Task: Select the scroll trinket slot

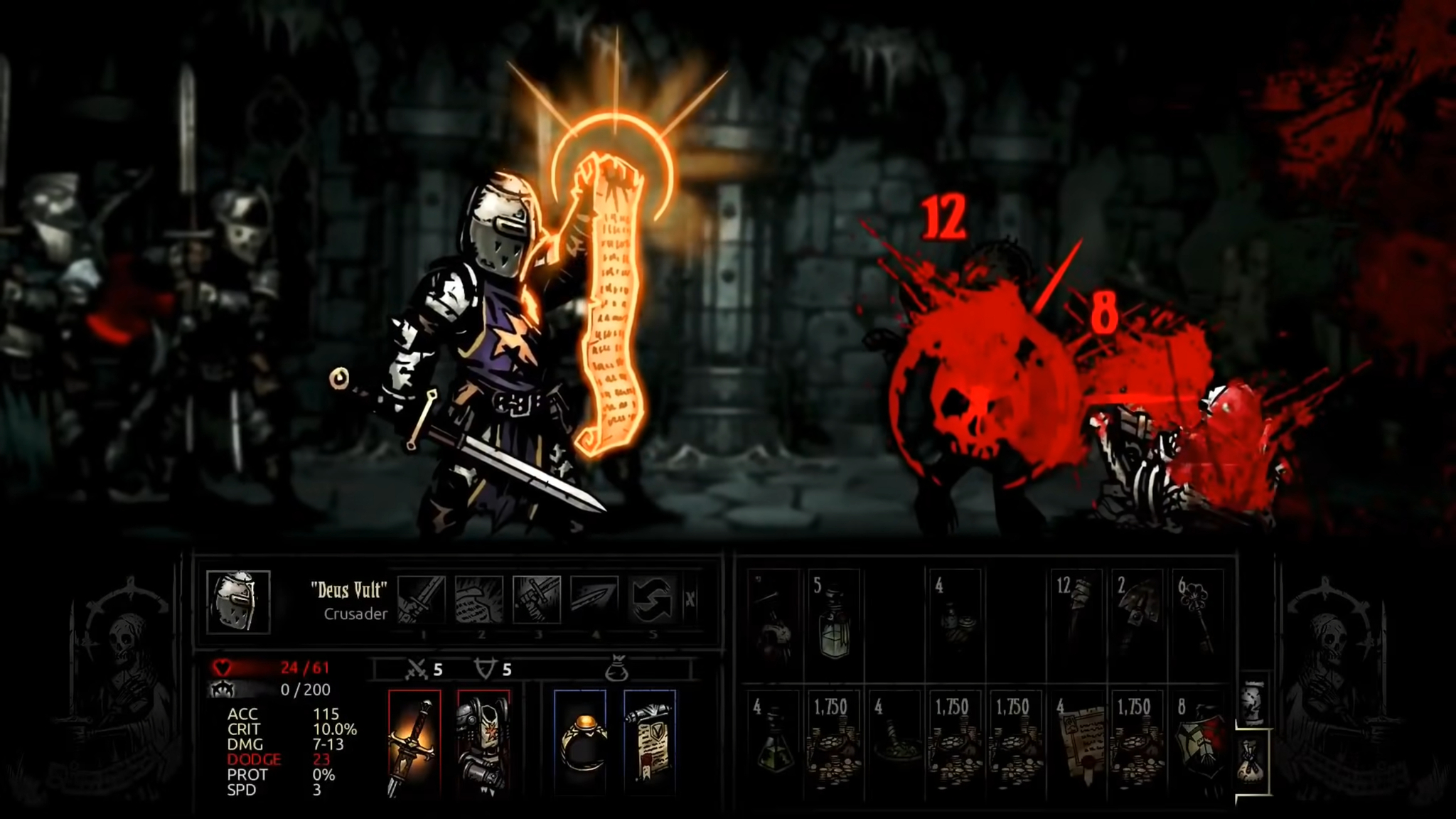Action: click(649, 744)
